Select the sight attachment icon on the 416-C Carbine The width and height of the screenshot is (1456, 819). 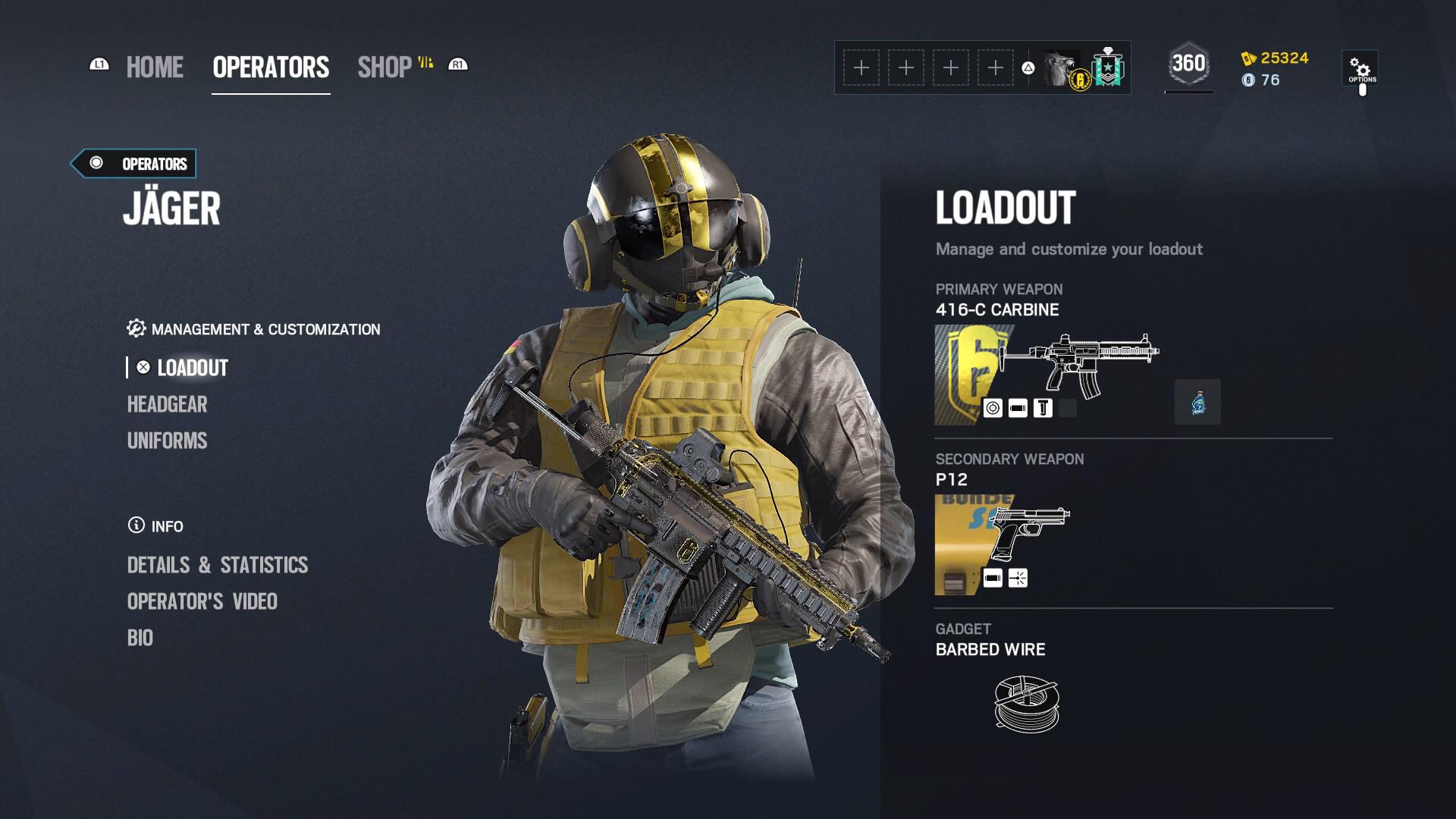point(993,408)
